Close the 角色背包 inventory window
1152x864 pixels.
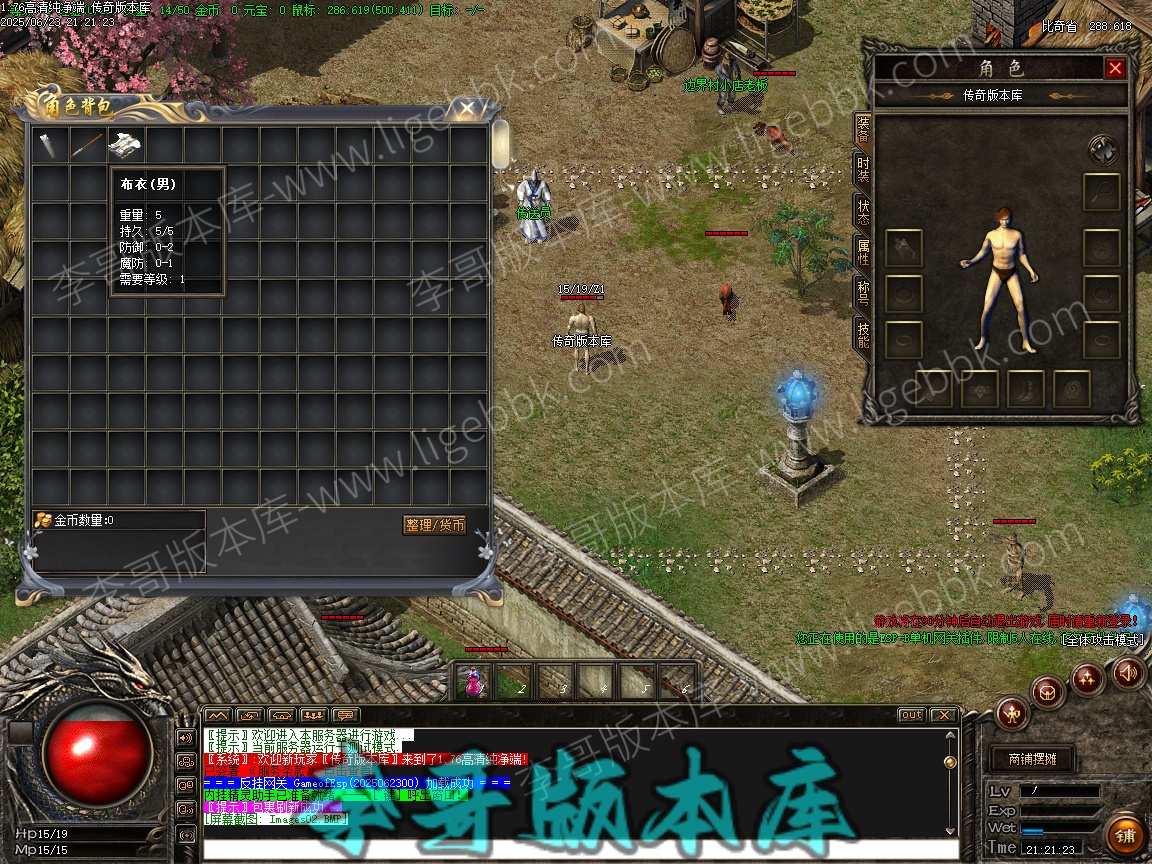pyautogui.click(x=466, y=106)
